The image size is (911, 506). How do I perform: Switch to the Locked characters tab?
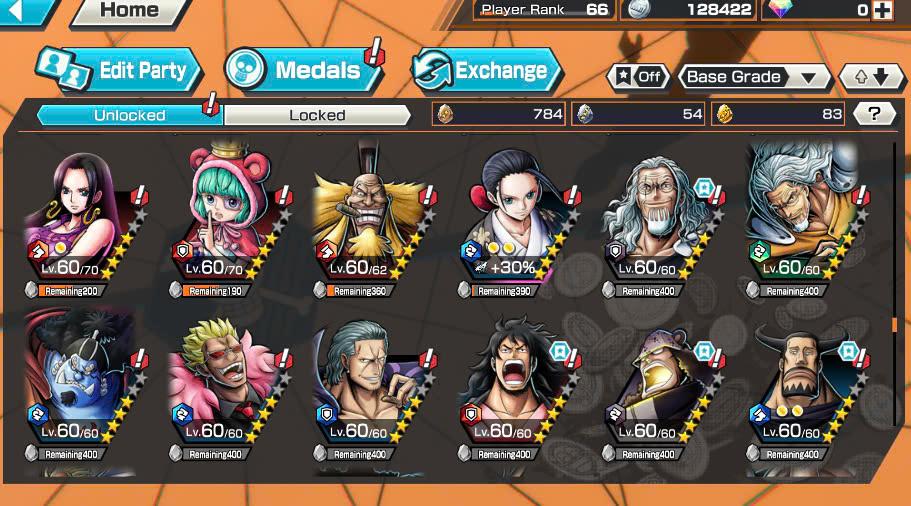(x=317, y=115)
